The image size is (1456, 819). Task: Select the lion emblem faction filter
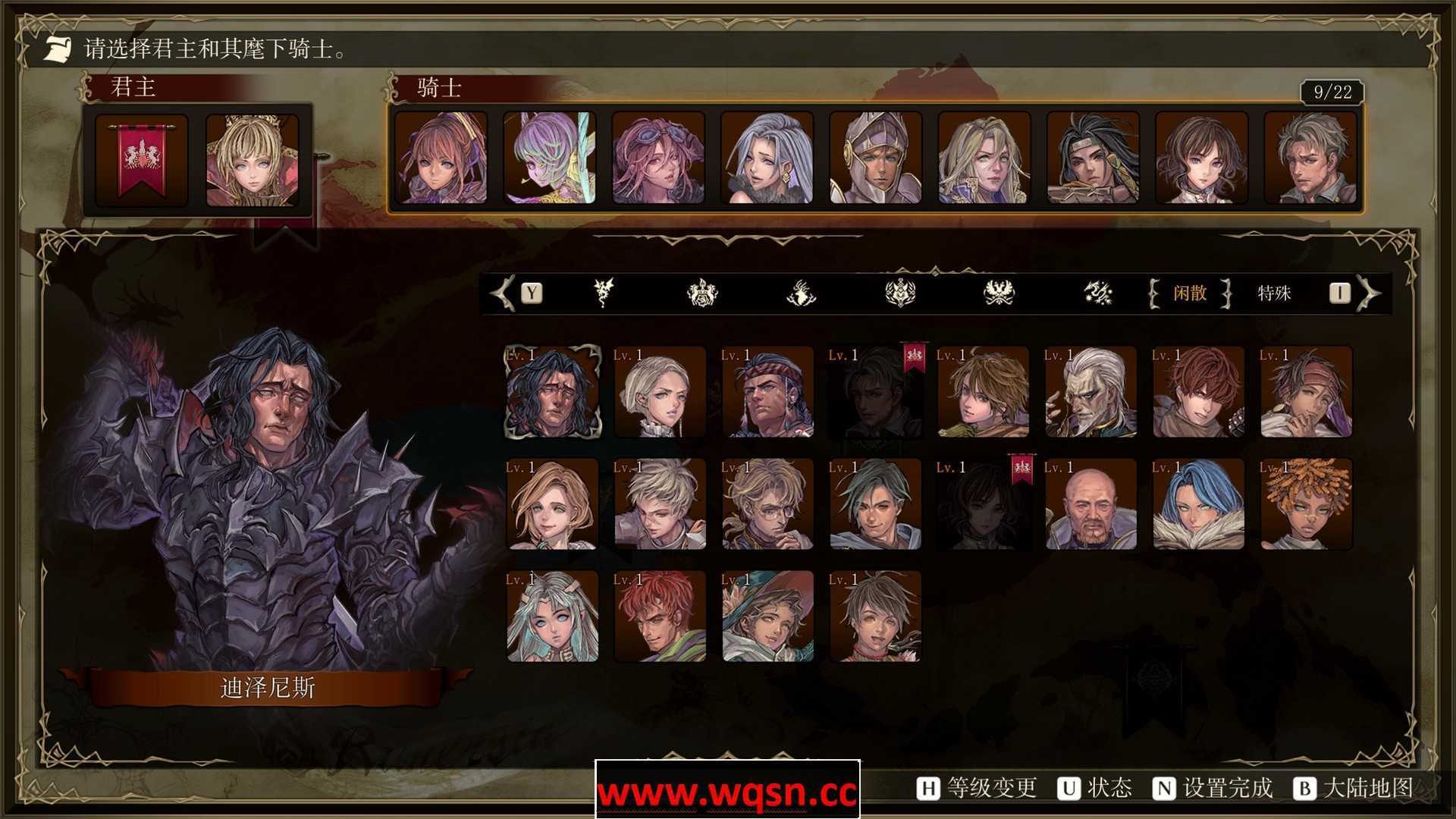coord(704,294)
